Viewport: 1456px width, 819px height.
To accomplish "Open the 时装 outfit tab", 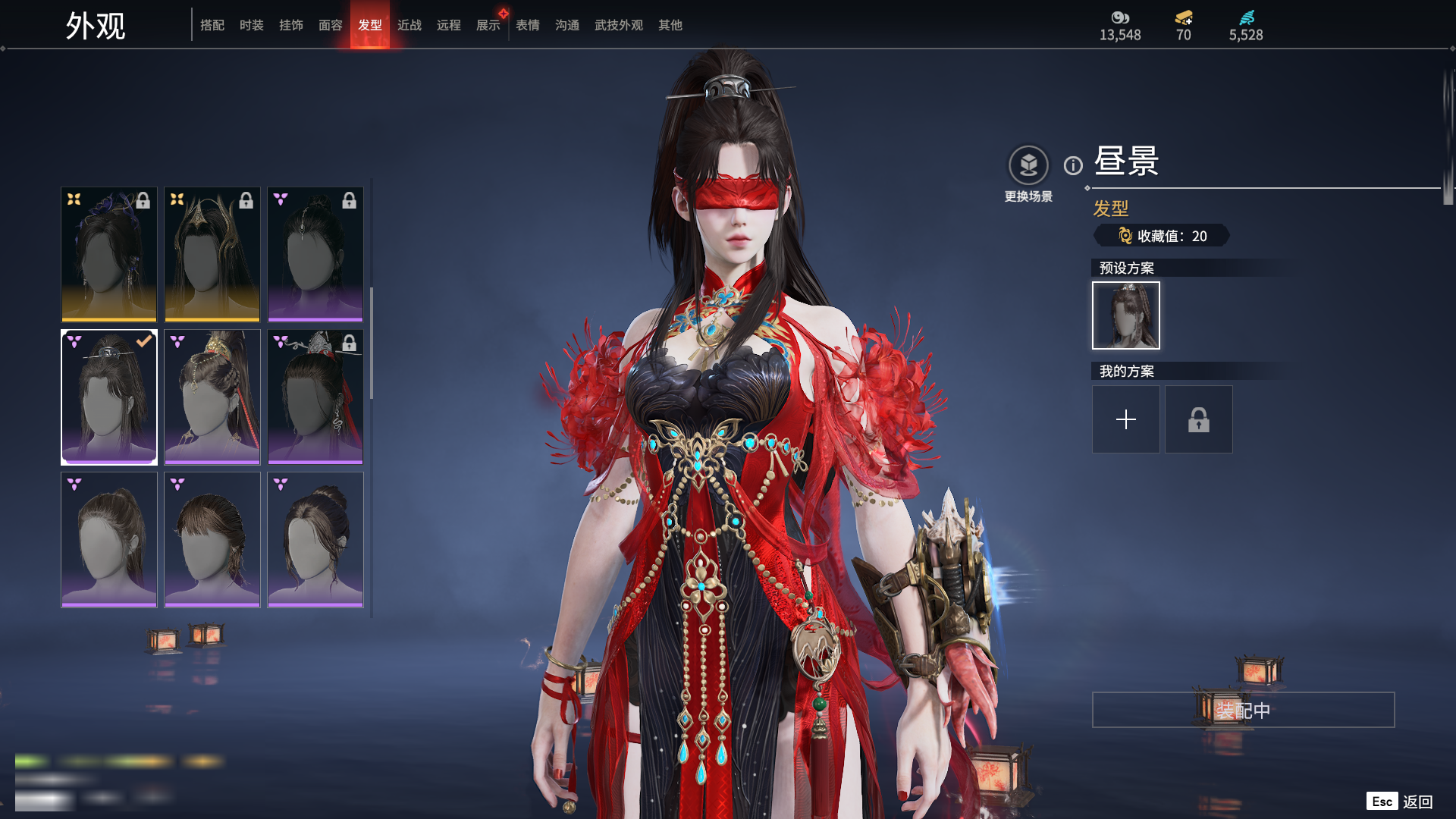I will 252,25.
